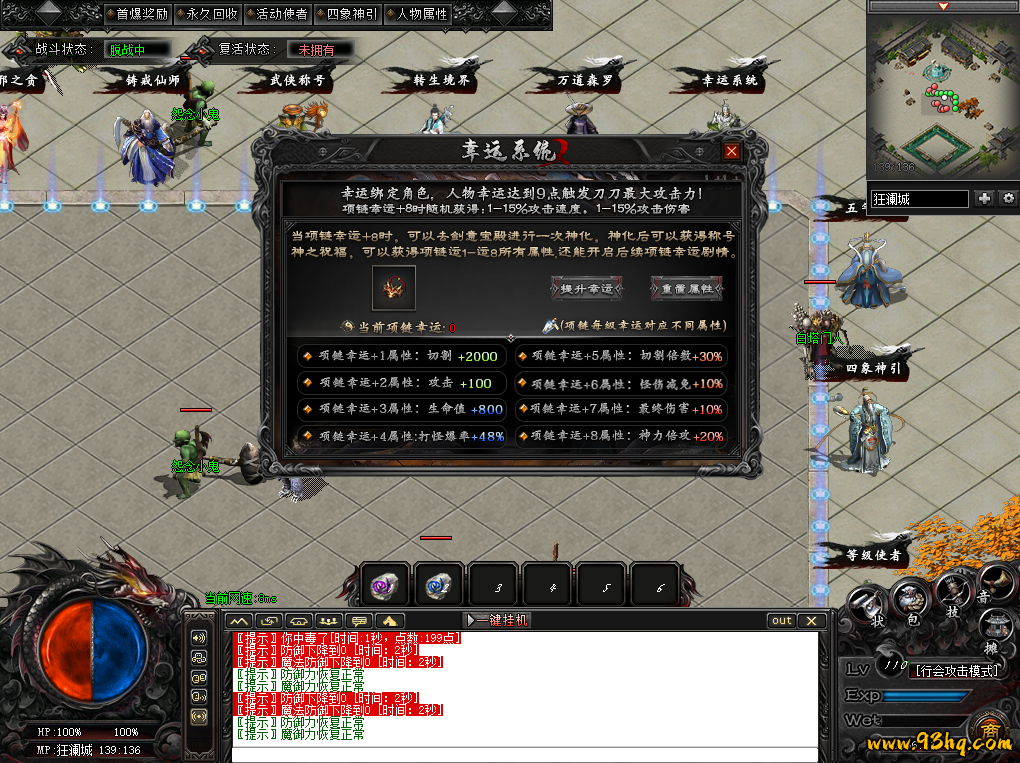Screen dimensions: 1020x763
Task: Open the gear settings beside map name
Action: pos(1008,199)
